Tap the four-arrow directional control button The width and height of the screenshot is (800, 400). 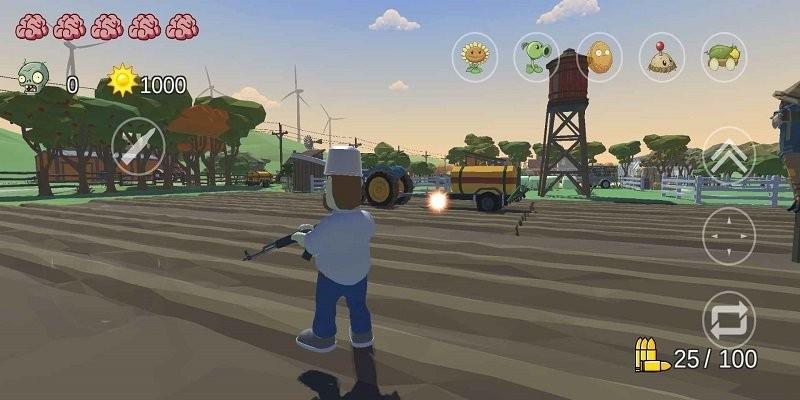[729, 236]
